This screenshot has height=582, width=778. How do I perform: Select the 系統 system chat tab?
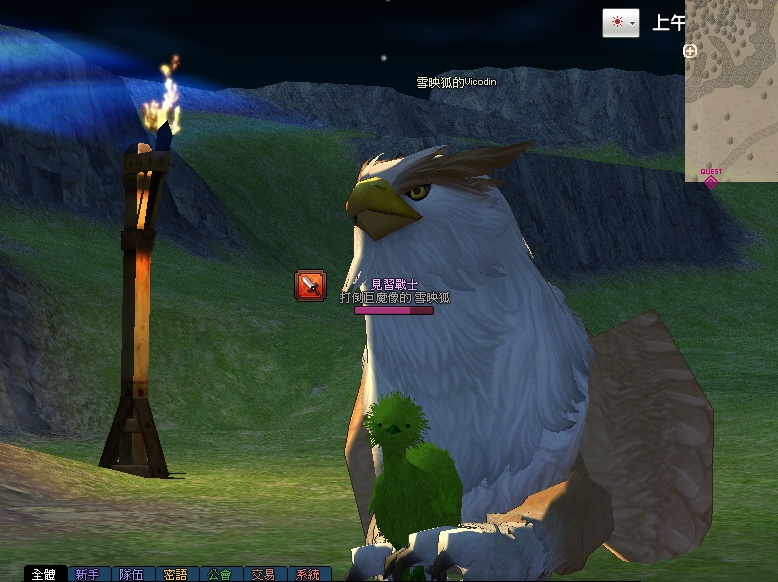(307, 575)
